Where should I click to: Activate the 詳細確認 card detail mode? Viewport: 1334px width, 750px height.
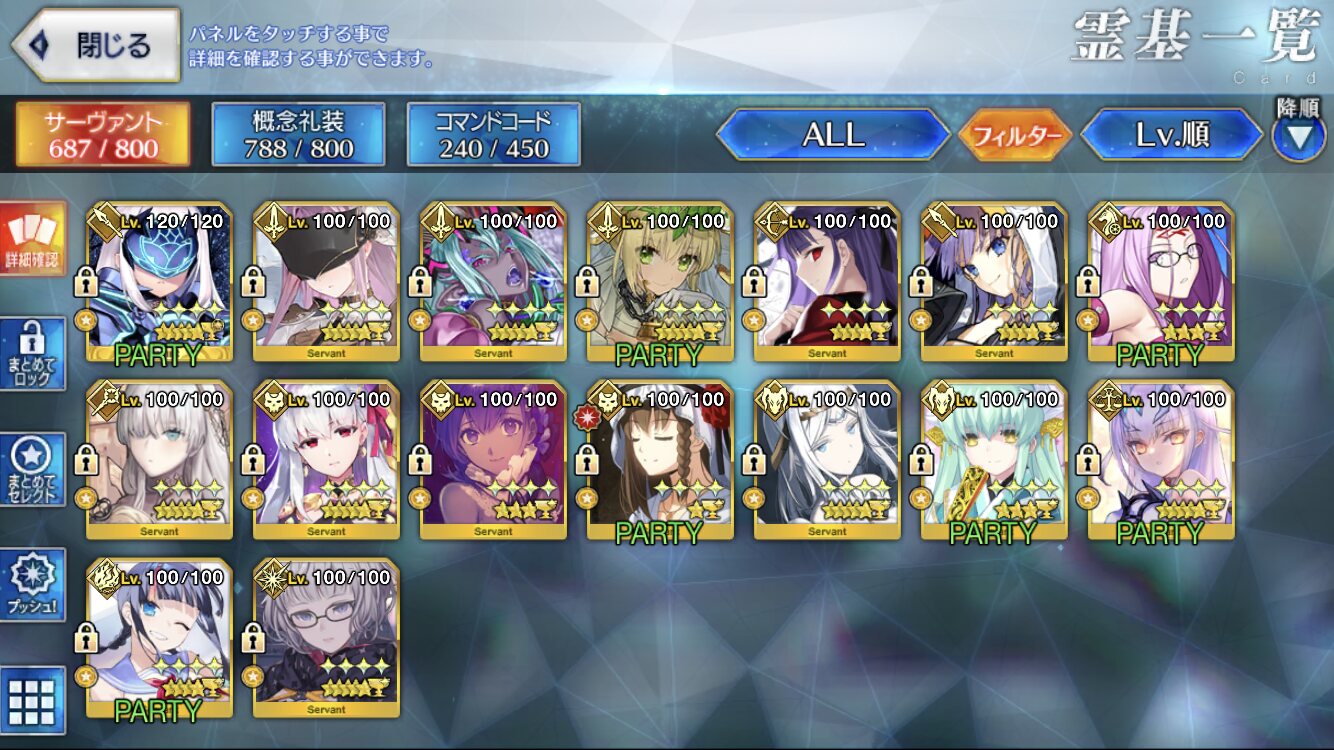(x=33, y=240)
